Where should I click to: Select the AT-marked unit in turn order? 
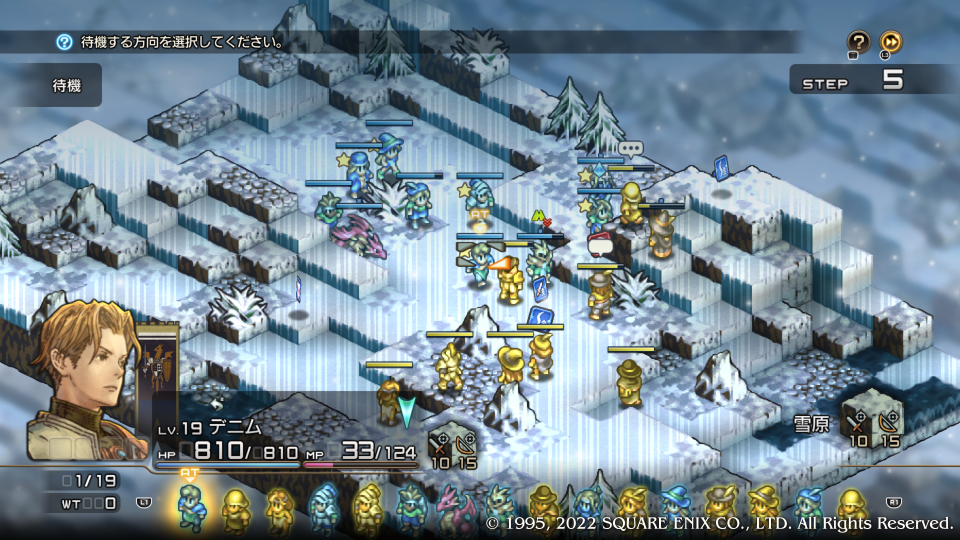(x=190, y=505)
